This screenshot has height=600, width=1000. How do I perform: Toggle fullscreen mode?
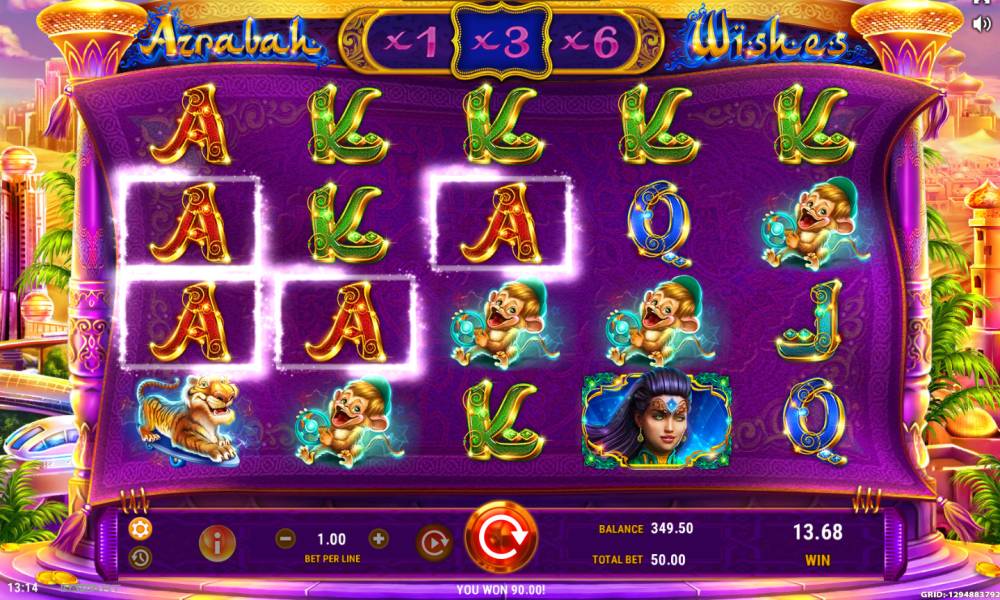tap(981, 3)
